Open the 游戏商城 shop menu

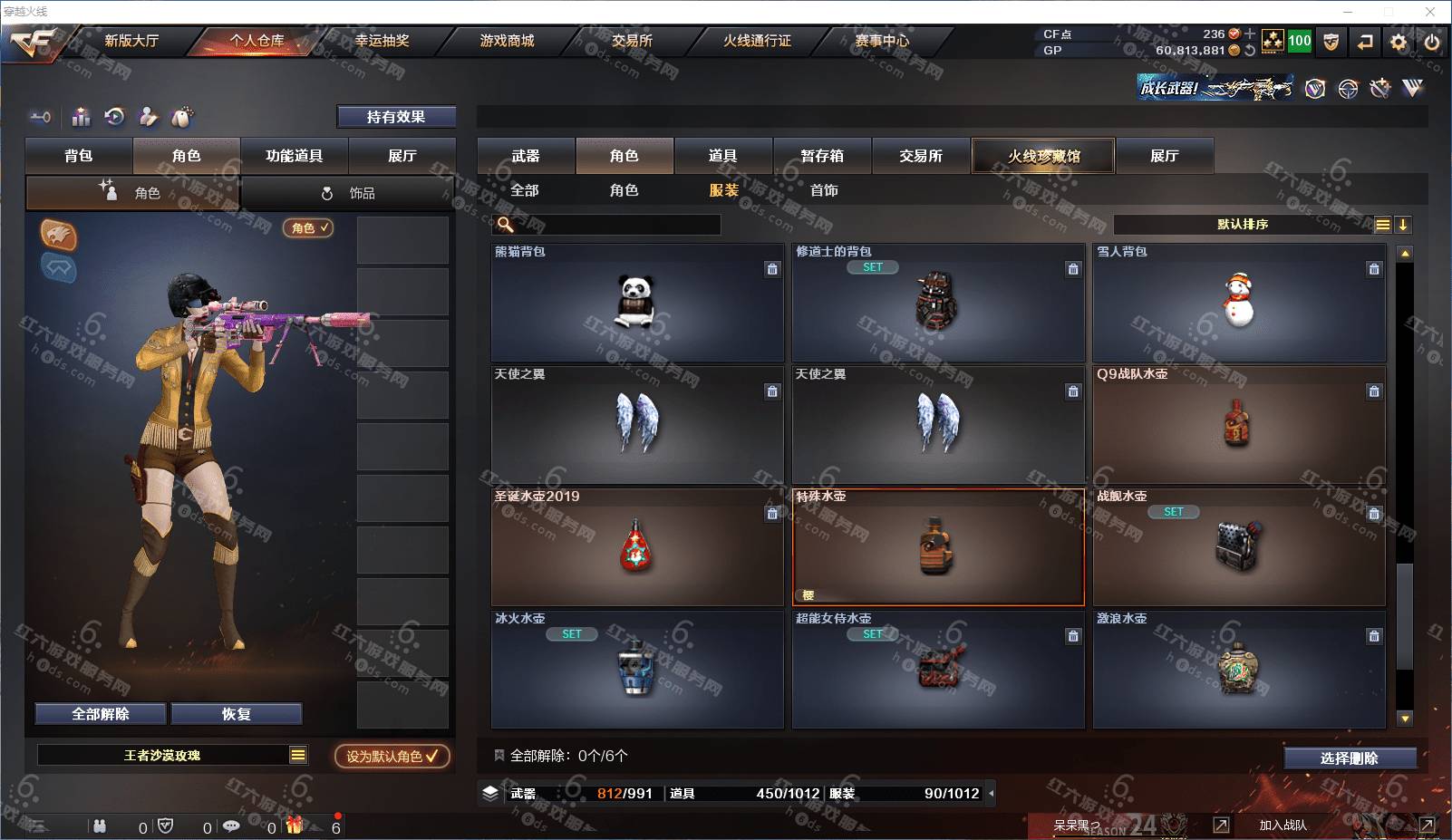pyautogui.click(x=507, y=41)
